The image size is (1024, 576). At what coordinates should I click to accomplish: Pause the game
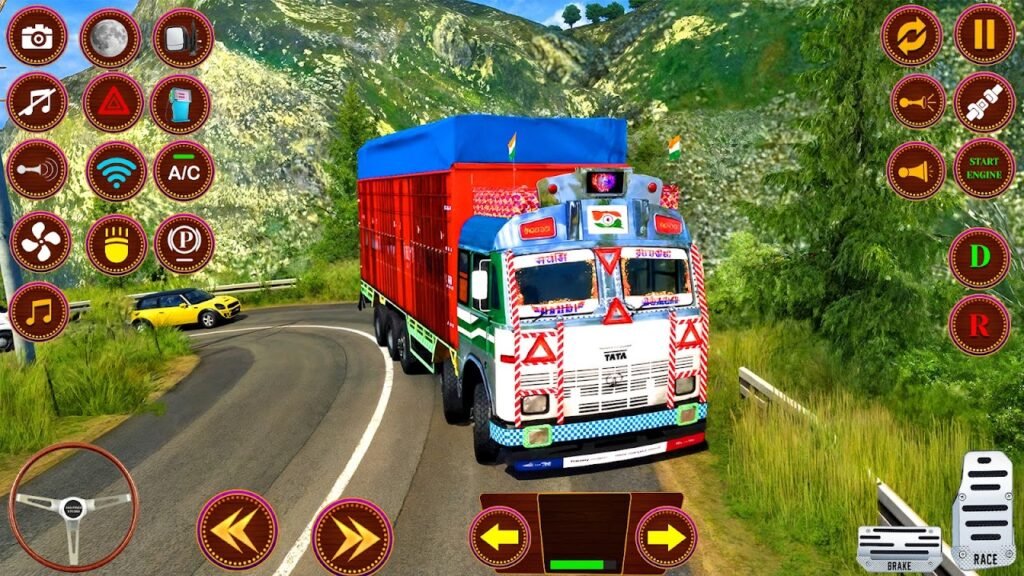(984, 34)
